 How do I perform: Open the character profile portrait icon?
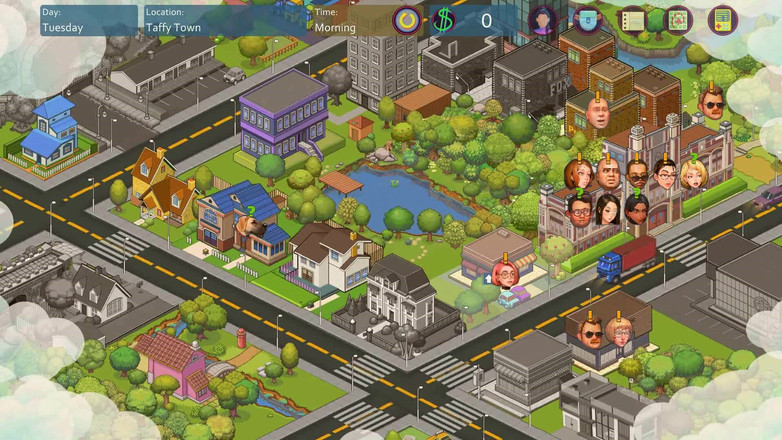click(543, 19)
